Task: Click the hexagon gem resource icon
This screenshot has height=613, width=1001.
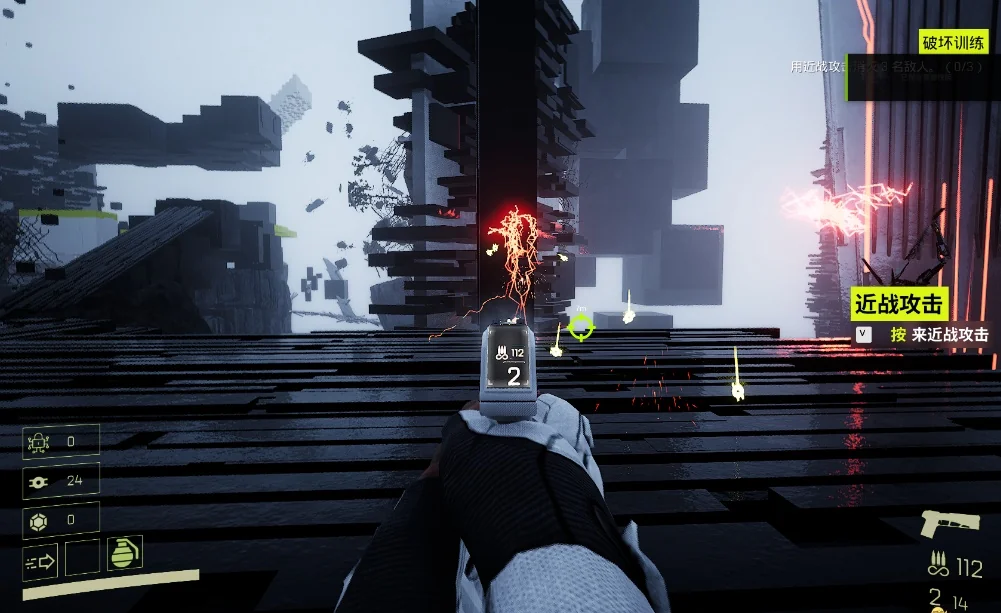Action: point(40,519)
